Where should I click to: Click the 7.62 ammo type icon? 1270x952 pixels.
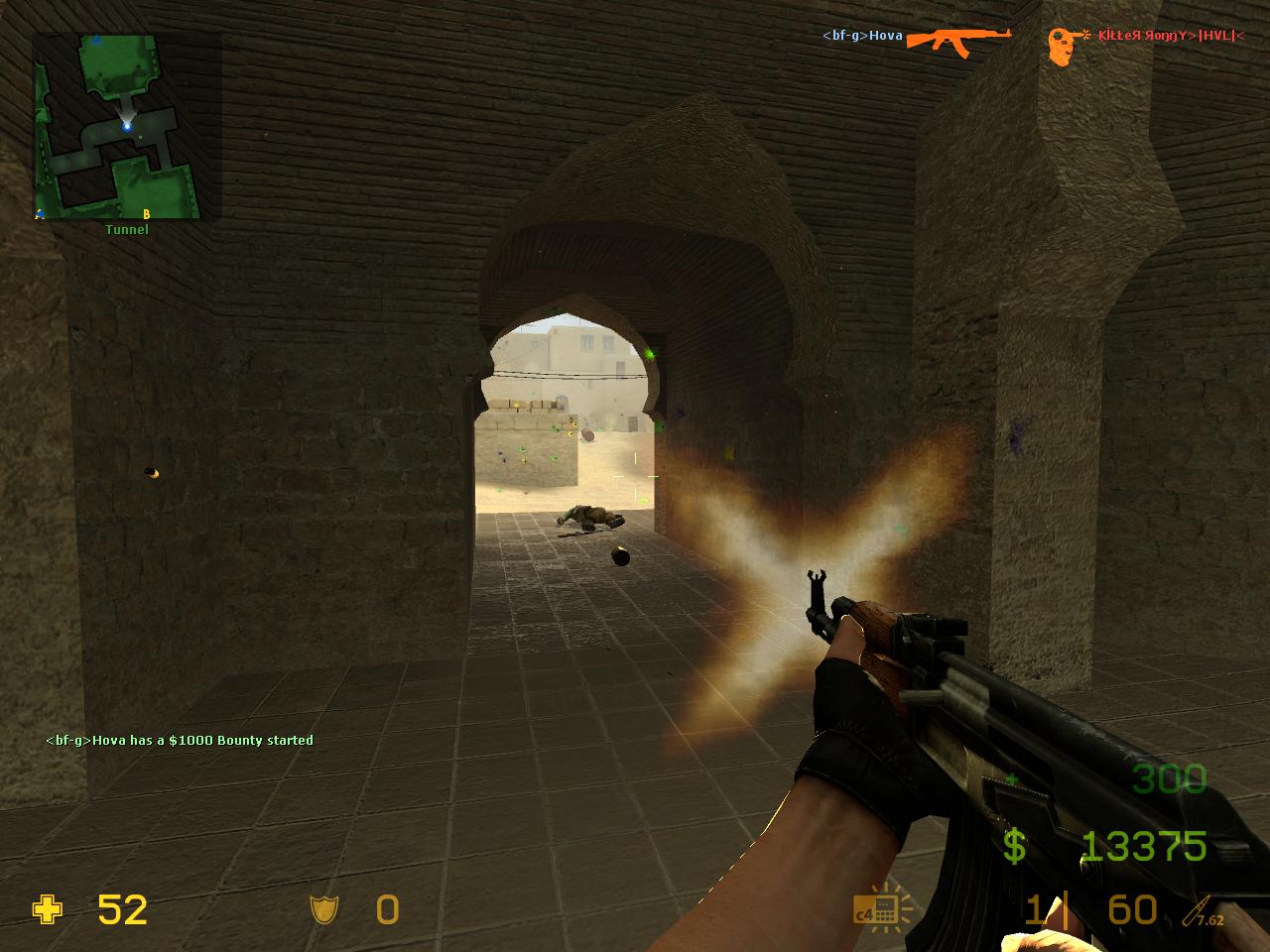[x=1198, y=911]
